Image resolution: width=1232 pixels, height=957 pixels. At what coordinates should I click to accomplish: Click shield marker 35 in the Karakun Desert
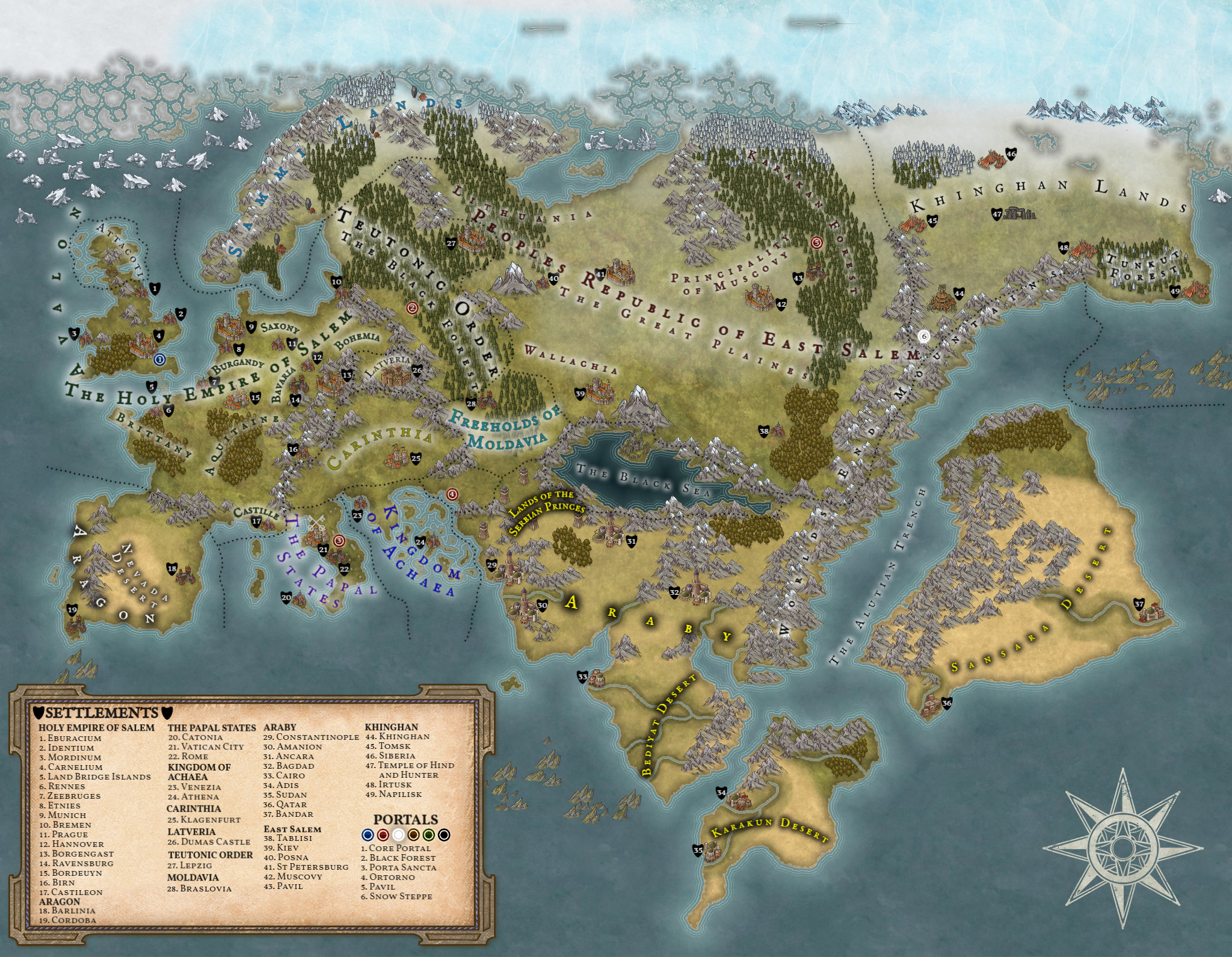(698, 851)
